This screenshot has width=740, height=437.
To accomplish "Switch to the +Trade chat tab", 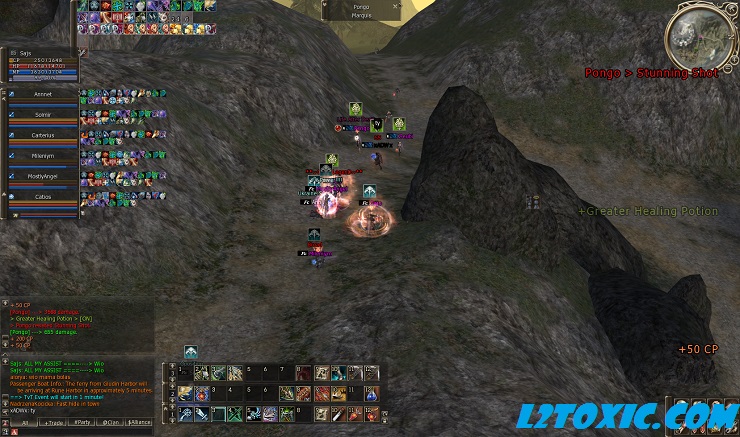I will (x=52, y=423).
